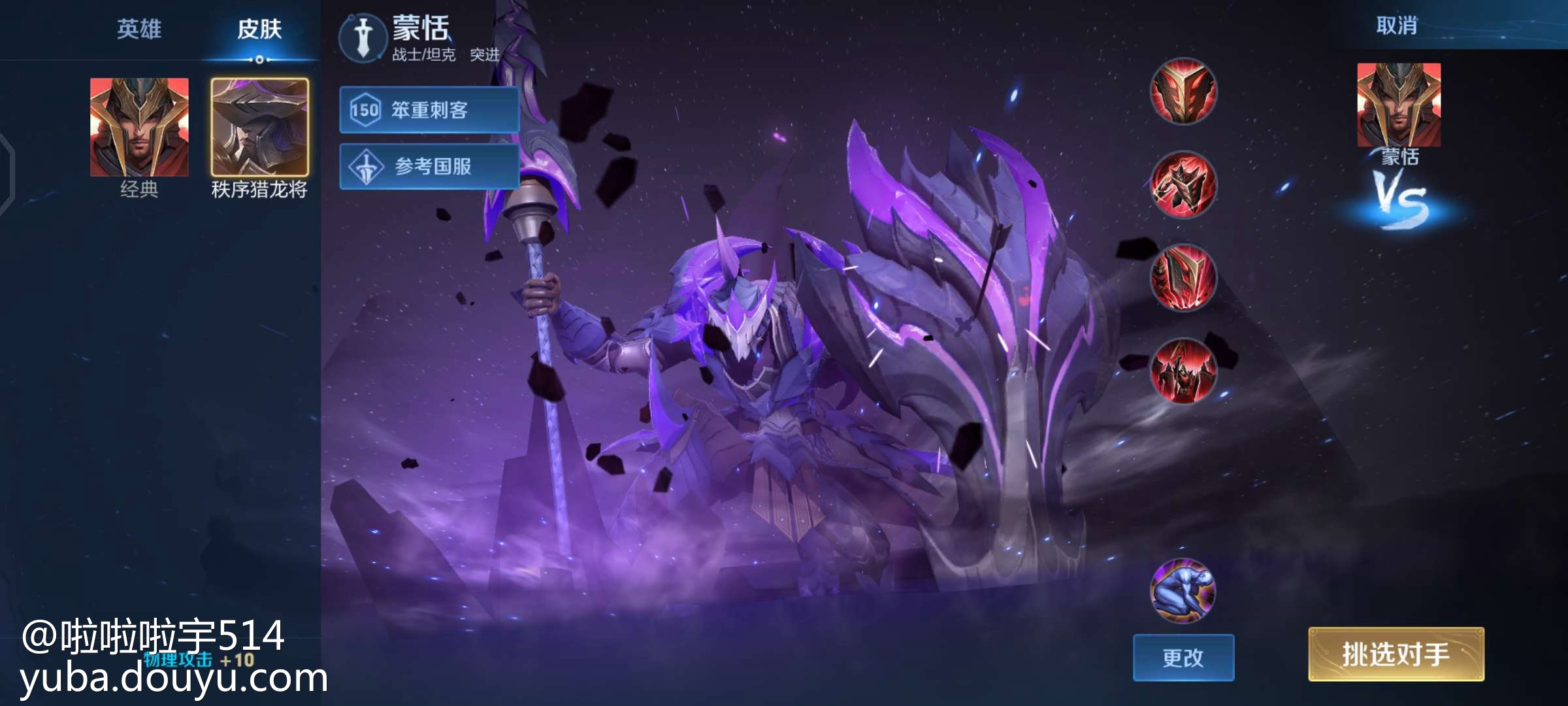Select the crouching blue figure summoner spell icon
The image size is (1568, 706).
click(1183, 590)
